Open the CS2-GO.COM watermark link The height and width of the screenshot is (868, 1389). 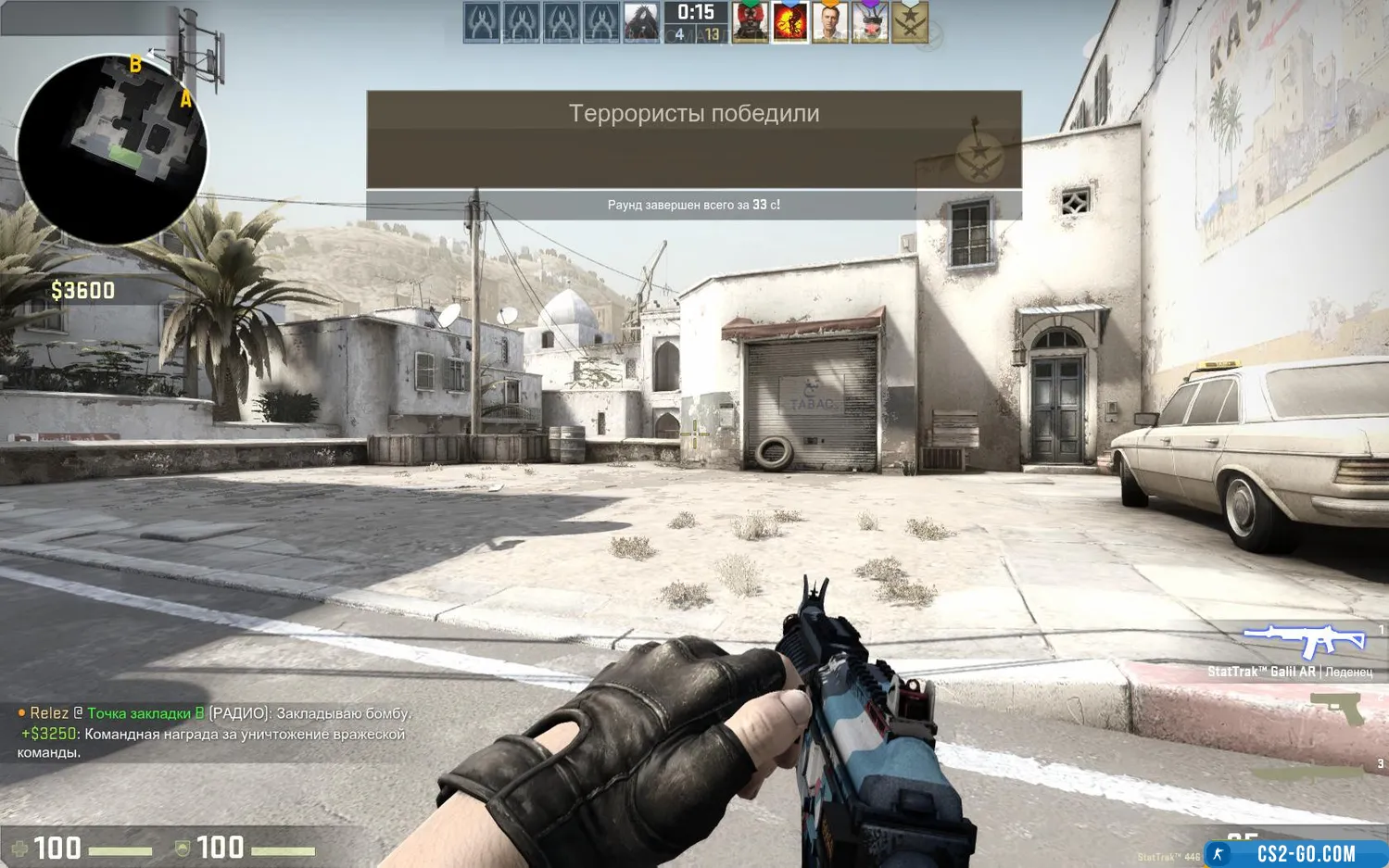click(x=1305, y=853)
